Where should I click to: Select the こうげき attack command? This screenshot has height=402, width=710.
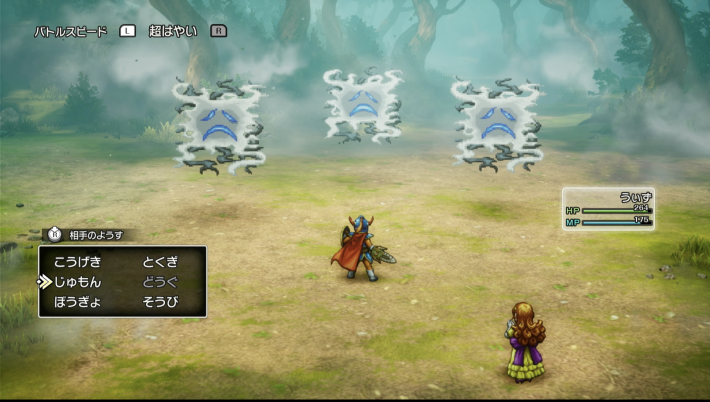tap(77, 261)
